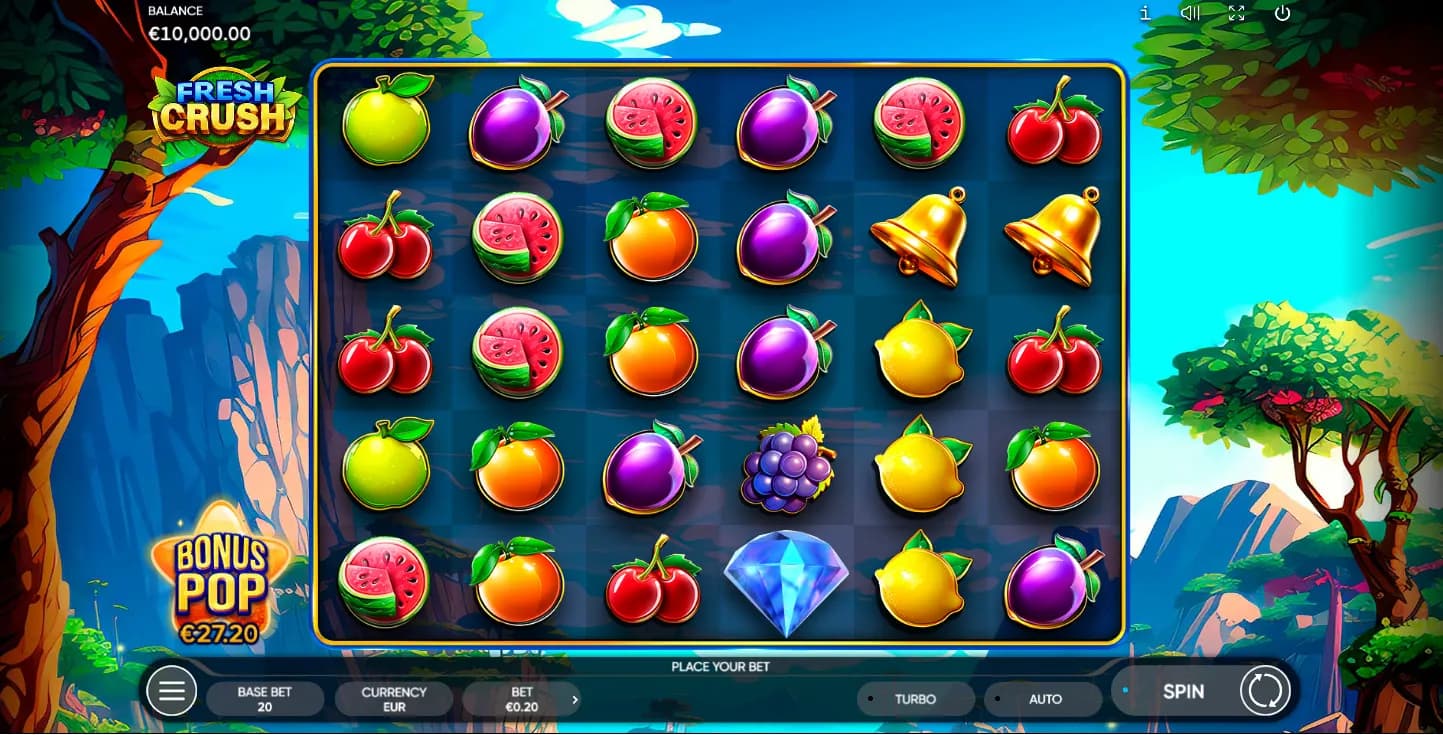Enable AUTO spin
1443x735 pixels.
click(x=1045, y=699)
